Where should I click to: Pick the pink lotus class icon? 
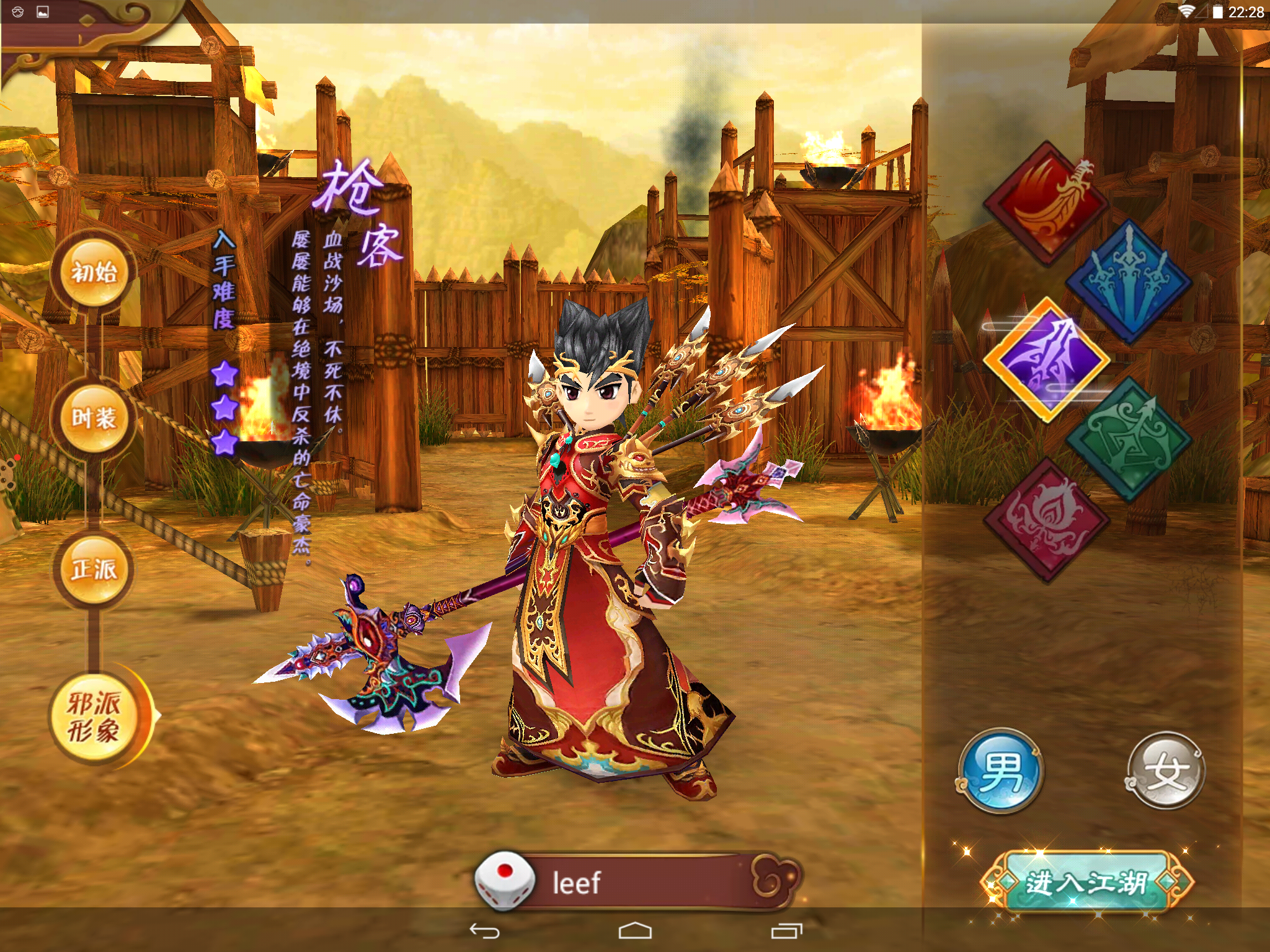tap(1047, 519)
